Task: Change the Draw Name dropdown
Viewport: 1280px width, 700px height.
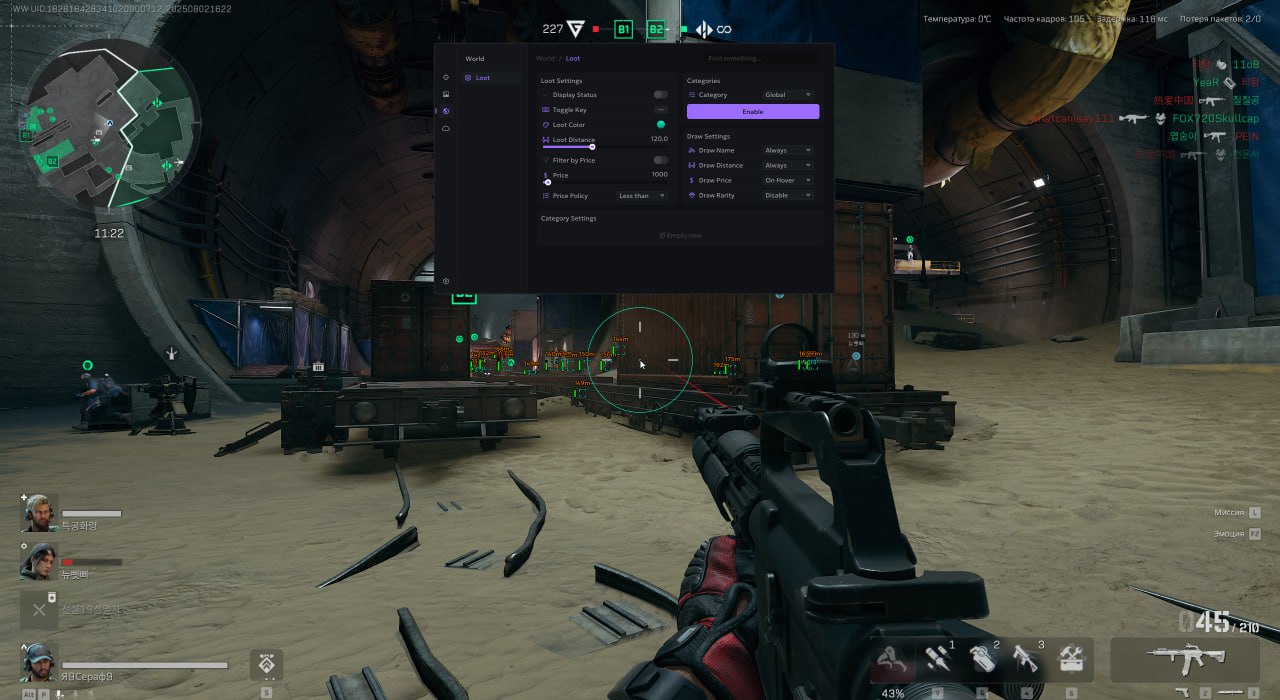Action: [x=787, y=151]
